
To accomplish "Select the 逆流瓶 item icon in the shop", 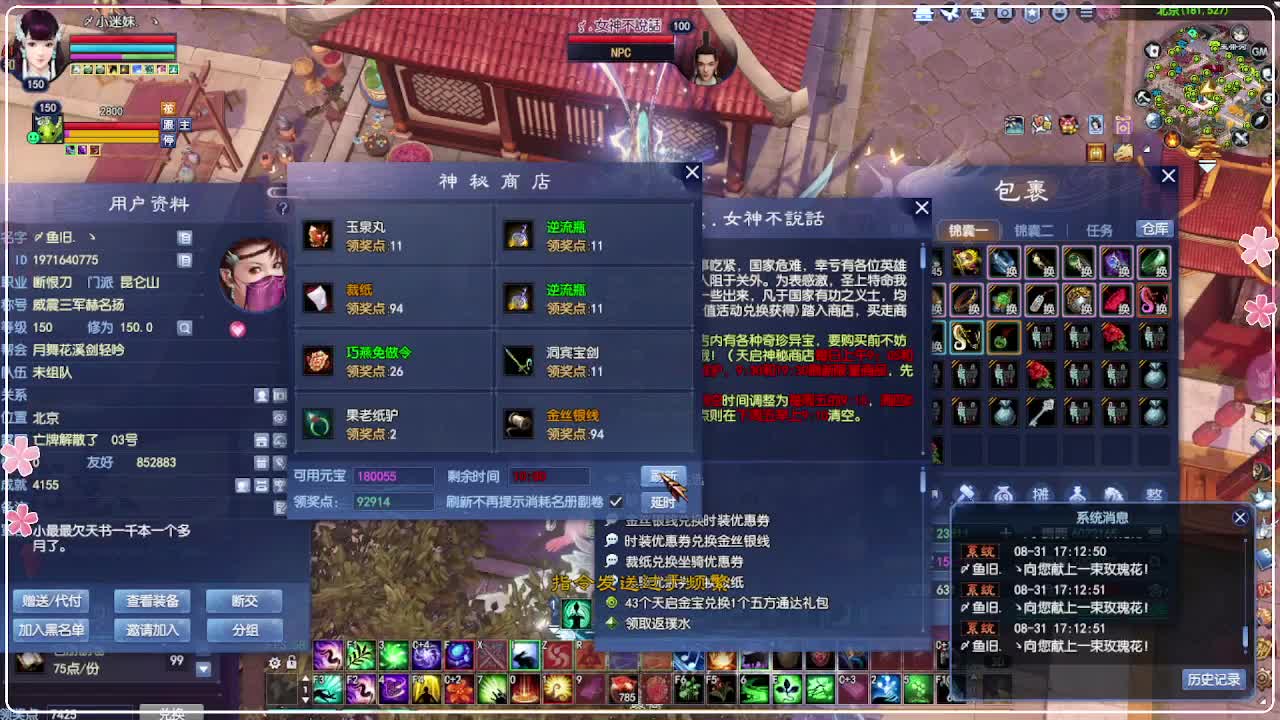I will 519,235.
